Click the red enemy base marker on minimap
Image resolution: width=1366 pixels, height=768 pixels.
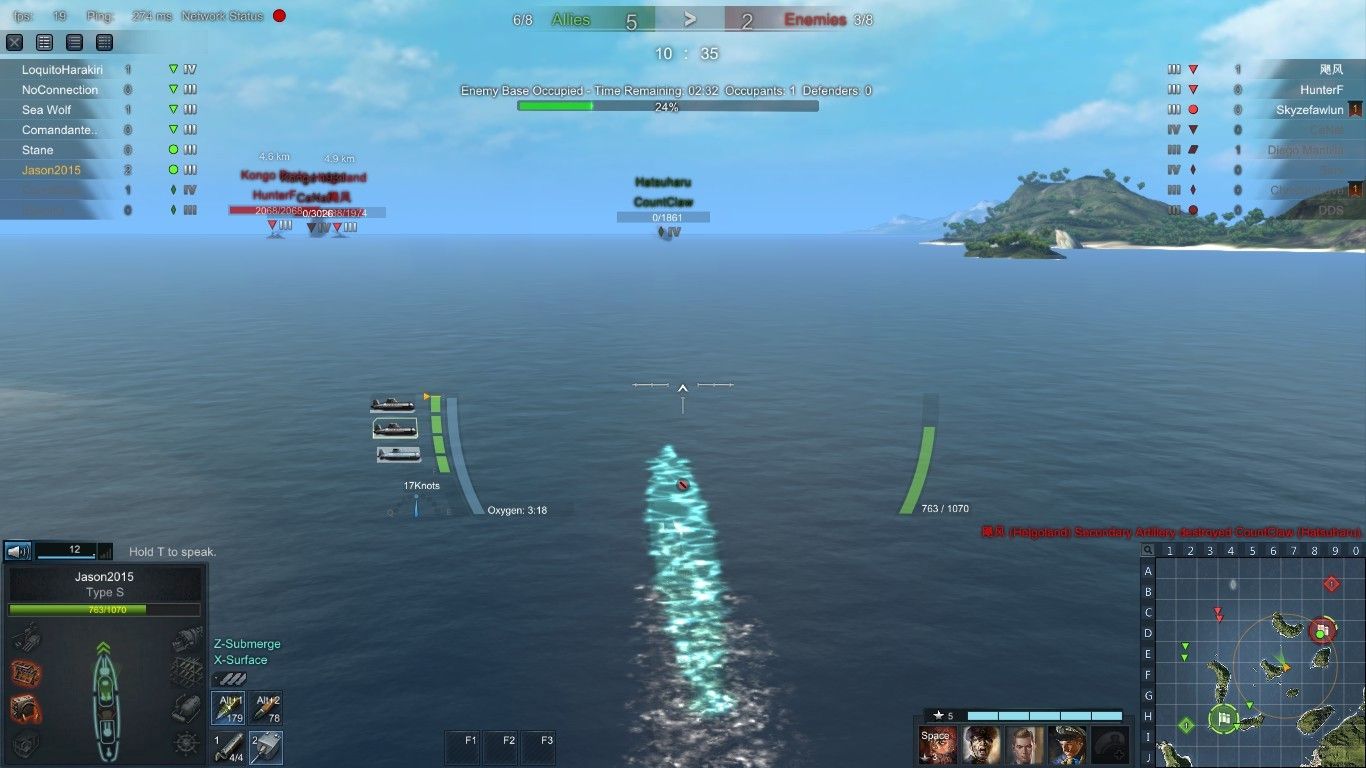(1322, 630)
